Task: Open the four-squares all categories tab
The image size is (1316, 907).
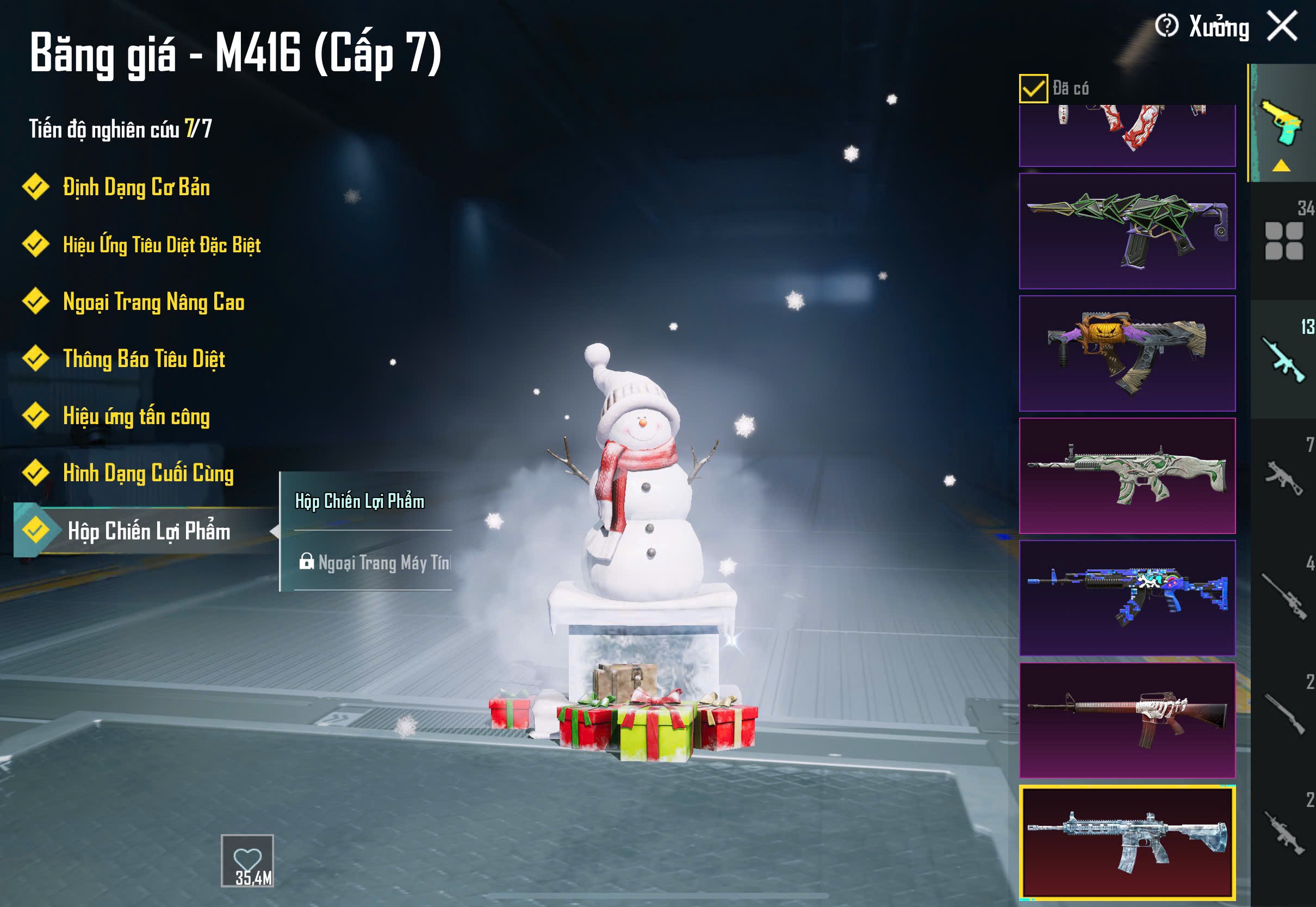Action: (1283, 241)
